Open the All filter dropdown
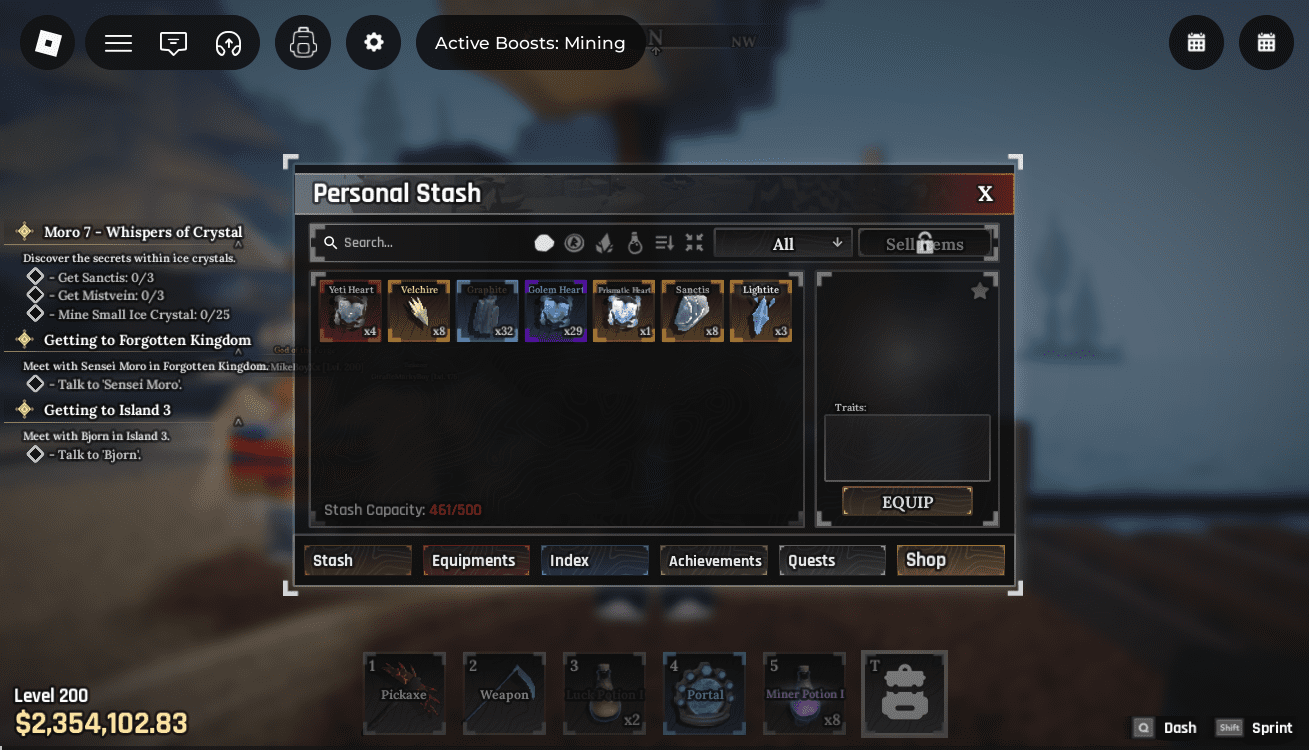 click(x=783, y=243)
